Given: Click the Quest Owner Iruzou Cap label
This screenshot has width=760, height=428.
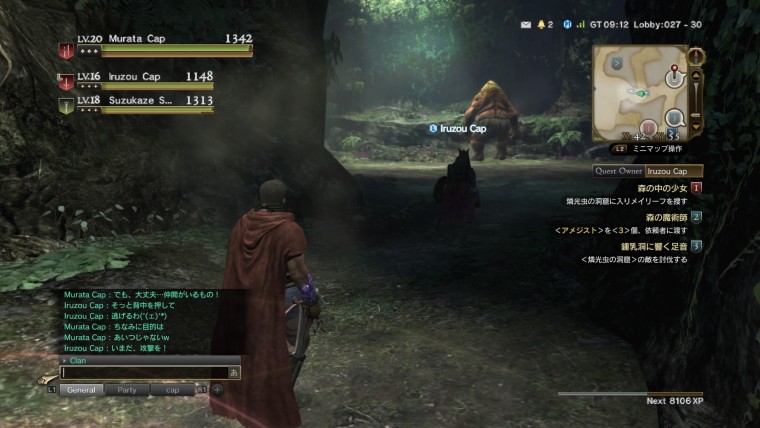Looking at the screenshot, I should point(647,171).
